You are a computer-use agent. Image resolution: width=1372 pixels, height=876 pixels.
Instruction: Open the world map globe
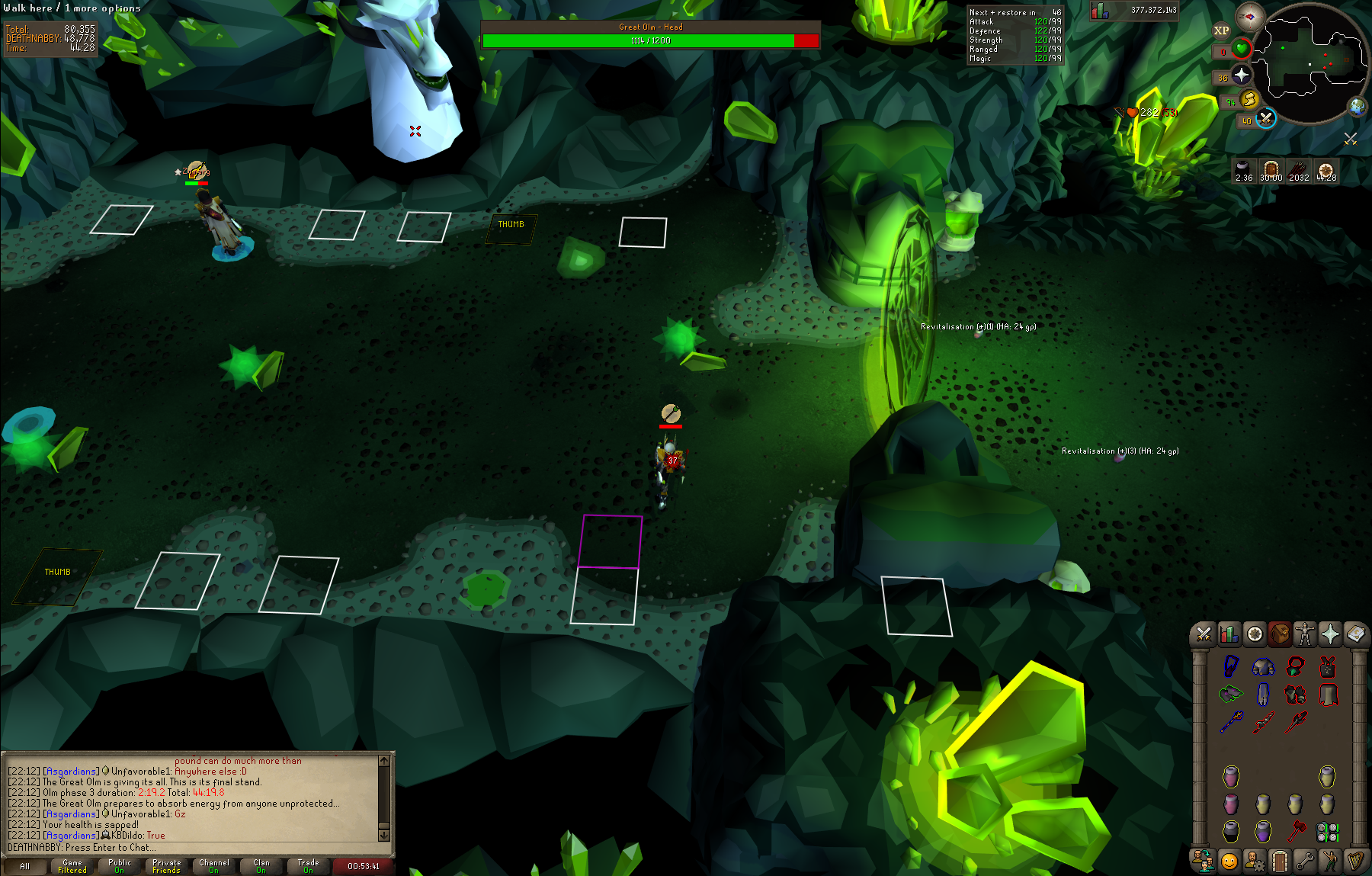[x=1357, y=107]
